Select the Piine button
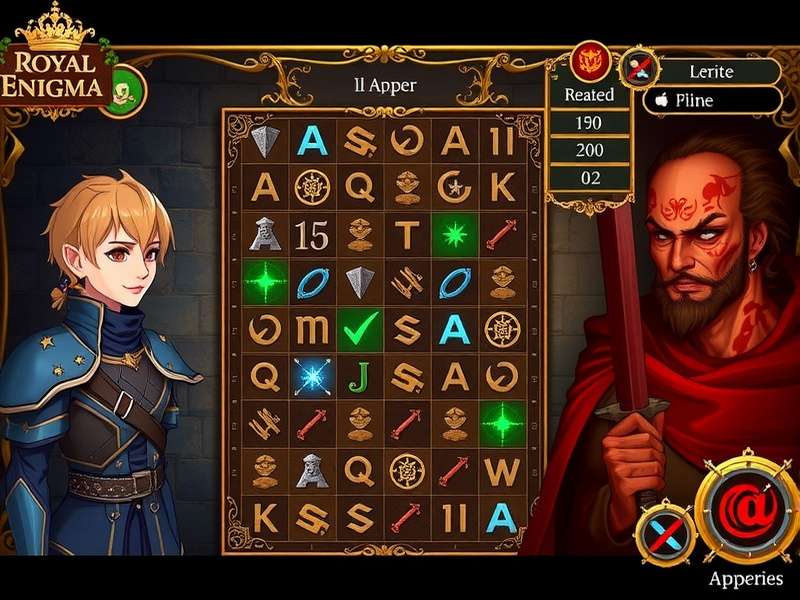Screen dimensions: 800x600 click(711, 101)
